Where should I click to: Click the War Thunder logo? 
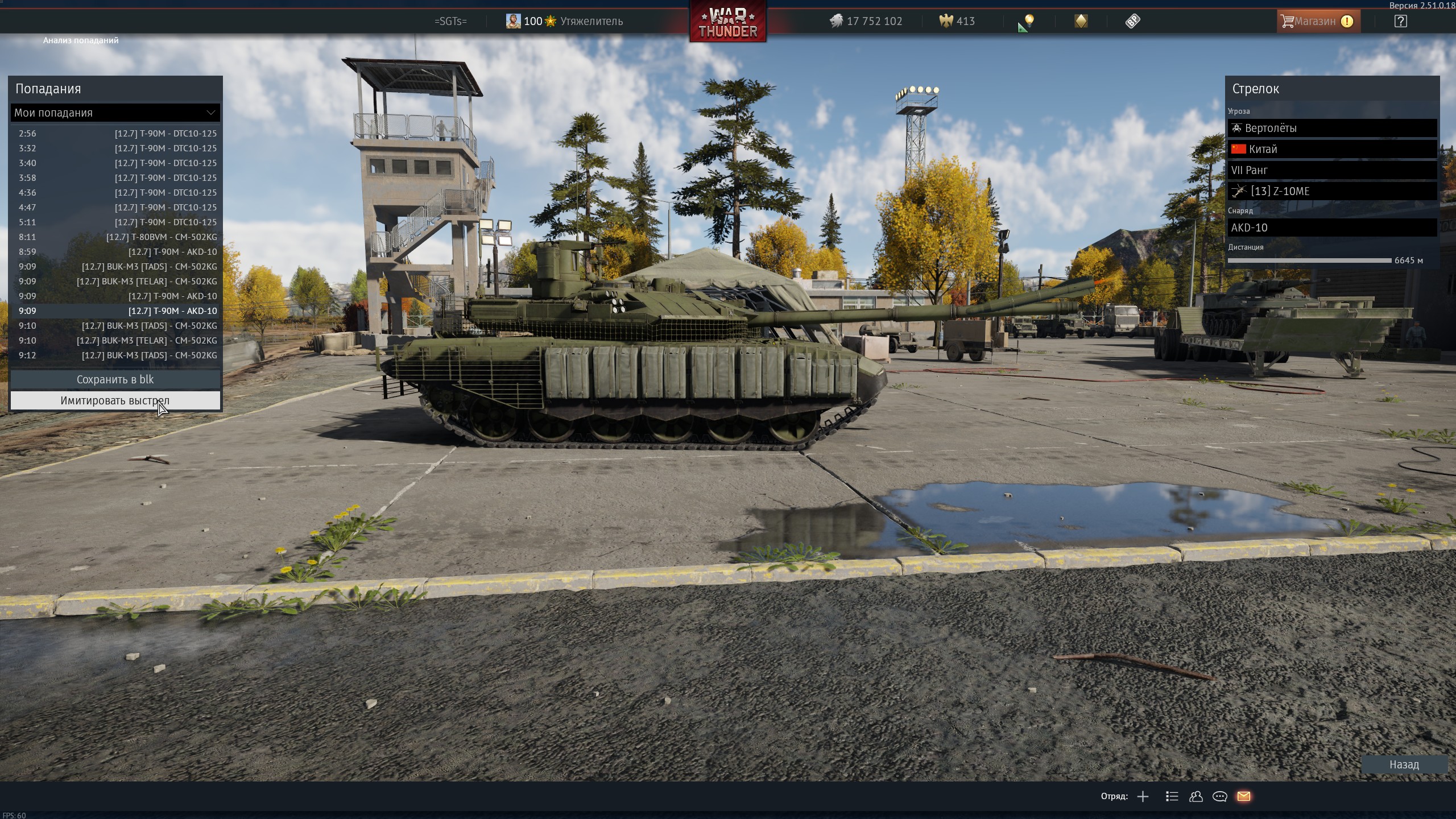(x=727, y=22)
